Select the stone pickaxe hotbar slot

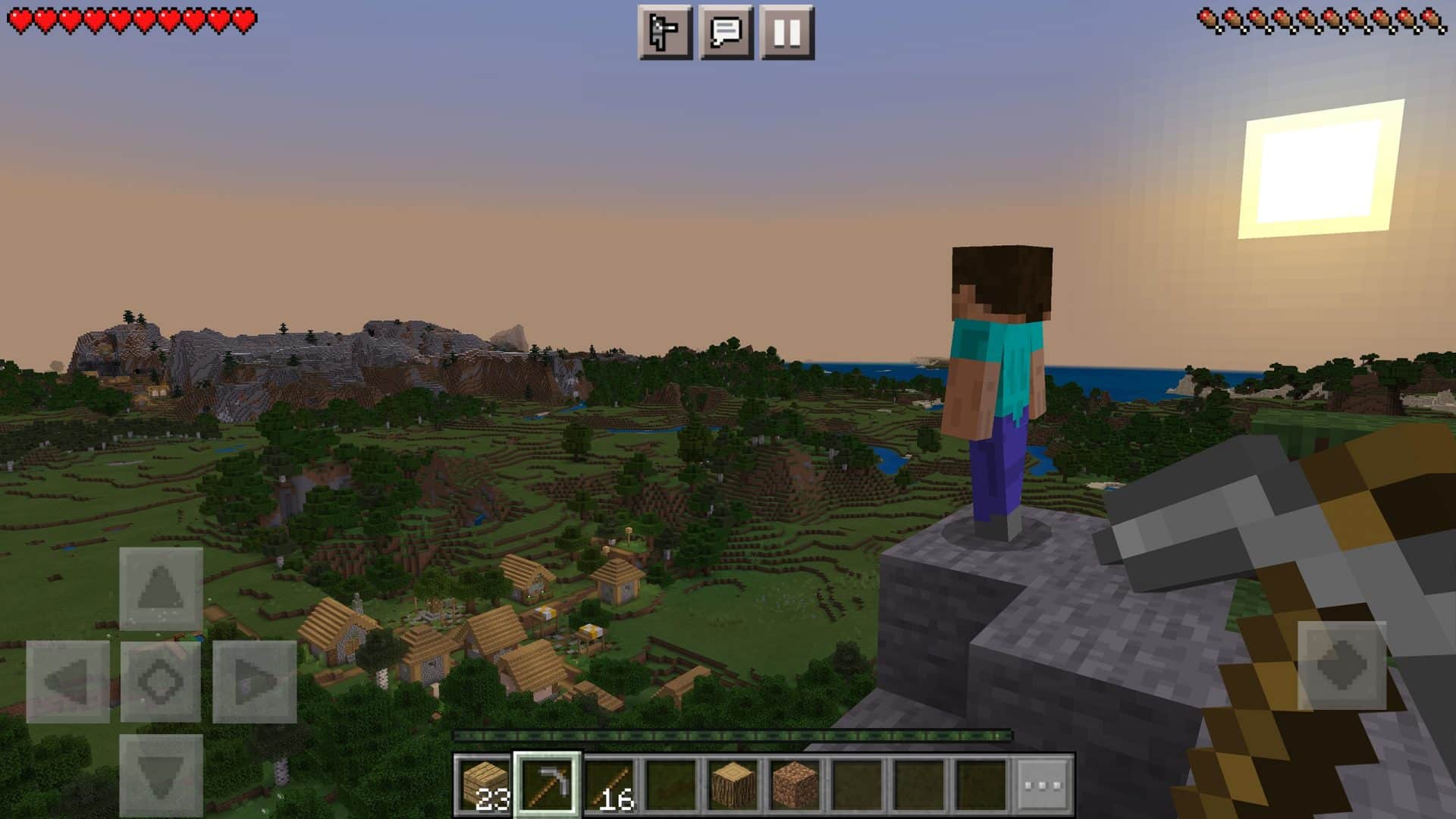tap(548, 785)
